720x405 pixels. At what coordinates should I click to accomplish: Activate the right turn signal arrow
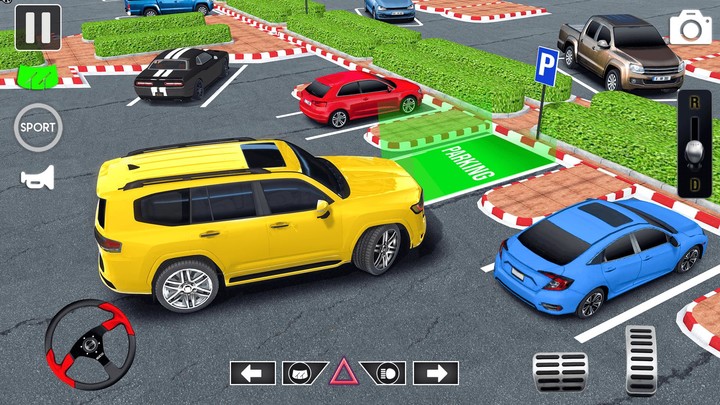pos(436,373)
